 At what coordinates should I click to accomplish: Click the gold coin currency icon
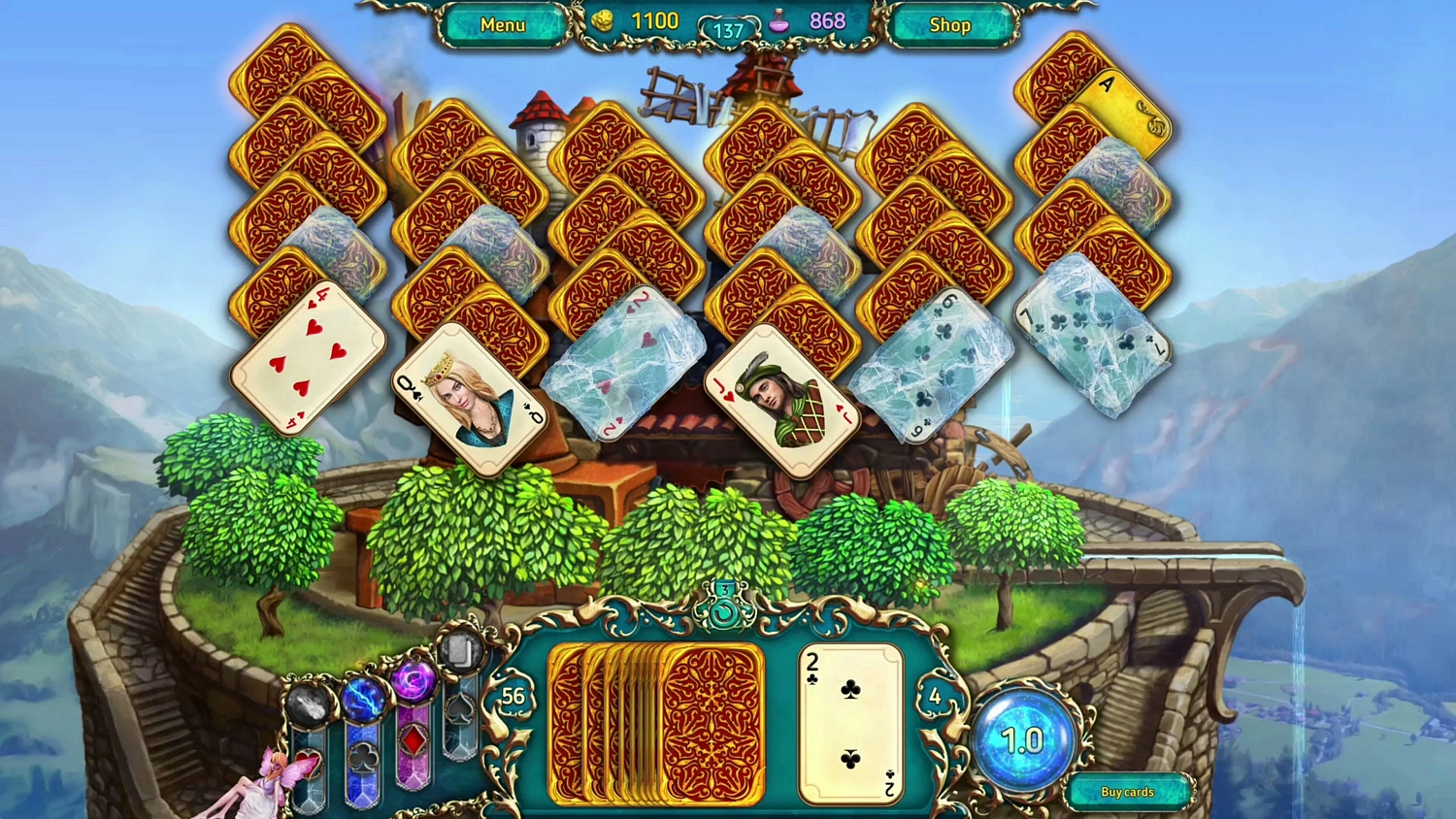click(x=602, y=19)
